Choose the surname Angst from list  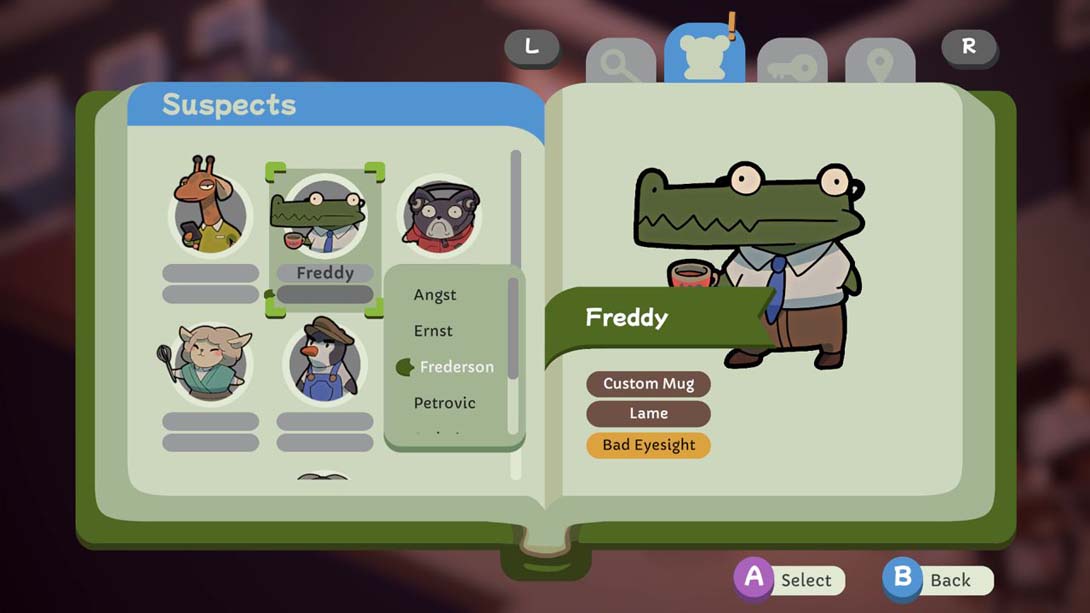(435, 295)
